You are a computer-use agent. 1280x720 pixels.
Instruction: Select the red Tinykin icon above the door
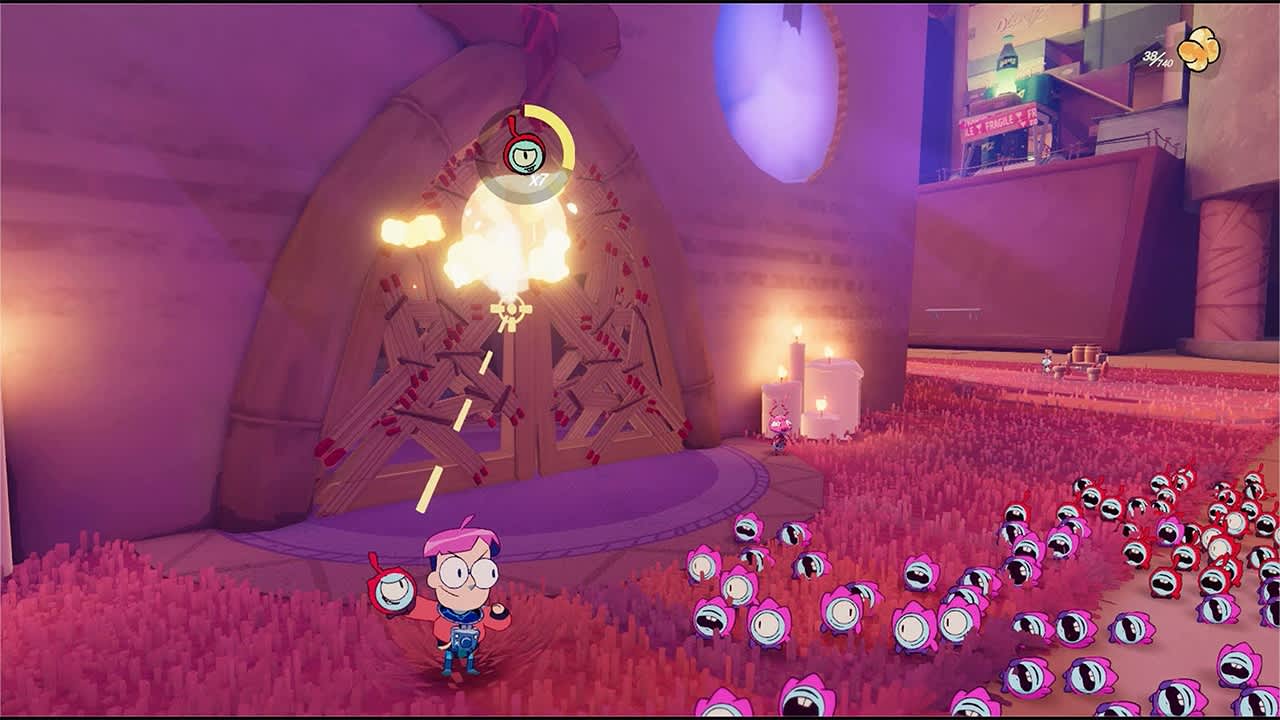click(x=525, y=152)
